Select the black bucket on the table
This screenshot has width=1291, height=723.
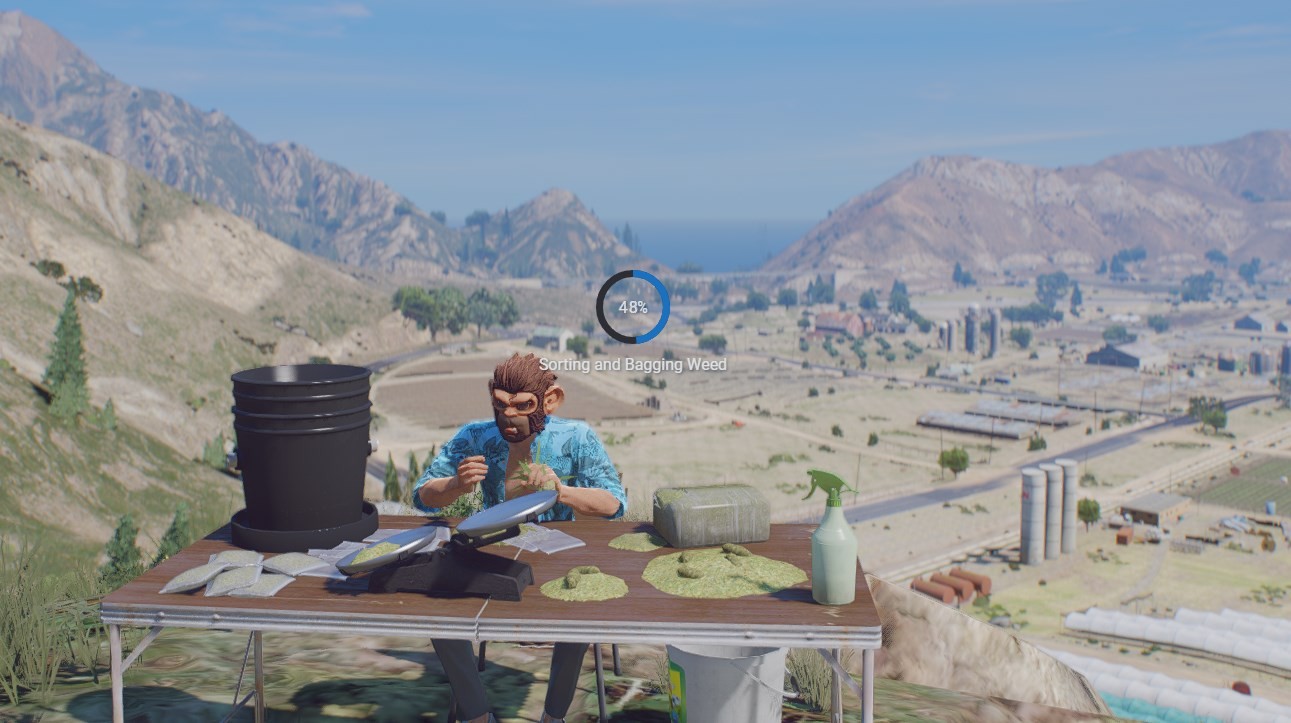303,450
